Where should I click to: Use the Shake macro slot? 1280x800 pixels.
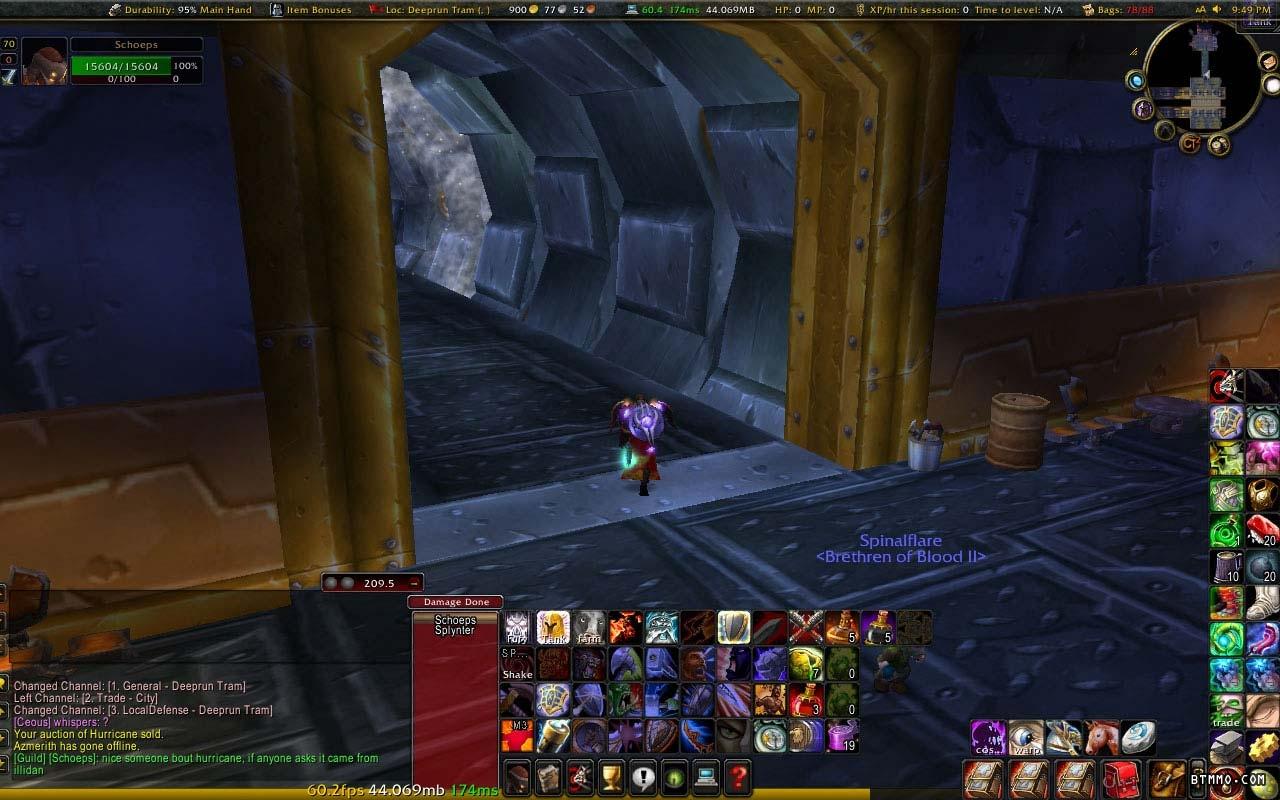pos(517,663)
